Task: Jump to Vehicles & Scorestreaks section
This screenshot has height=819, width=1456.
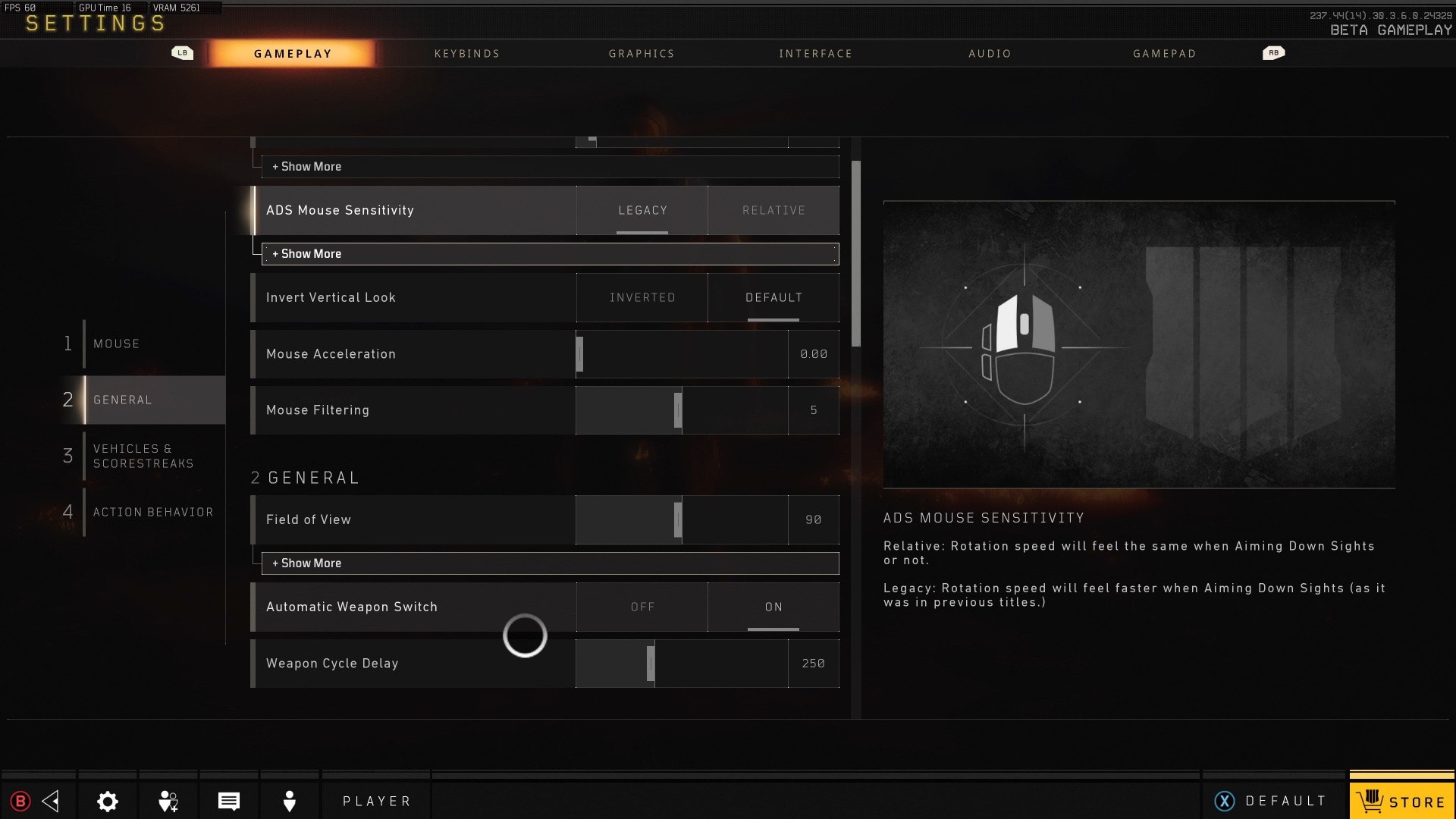Action: [143, 456]
